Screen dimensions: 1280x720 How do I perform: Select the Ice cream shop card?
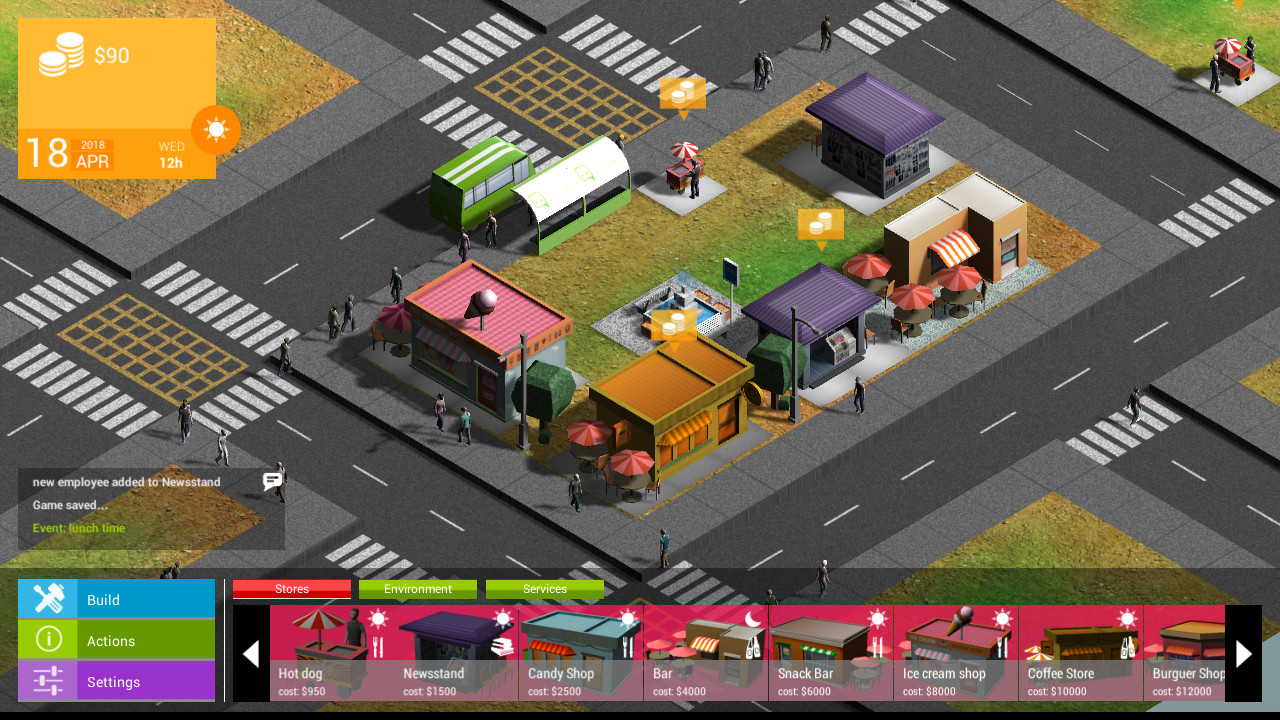point(956,652)
